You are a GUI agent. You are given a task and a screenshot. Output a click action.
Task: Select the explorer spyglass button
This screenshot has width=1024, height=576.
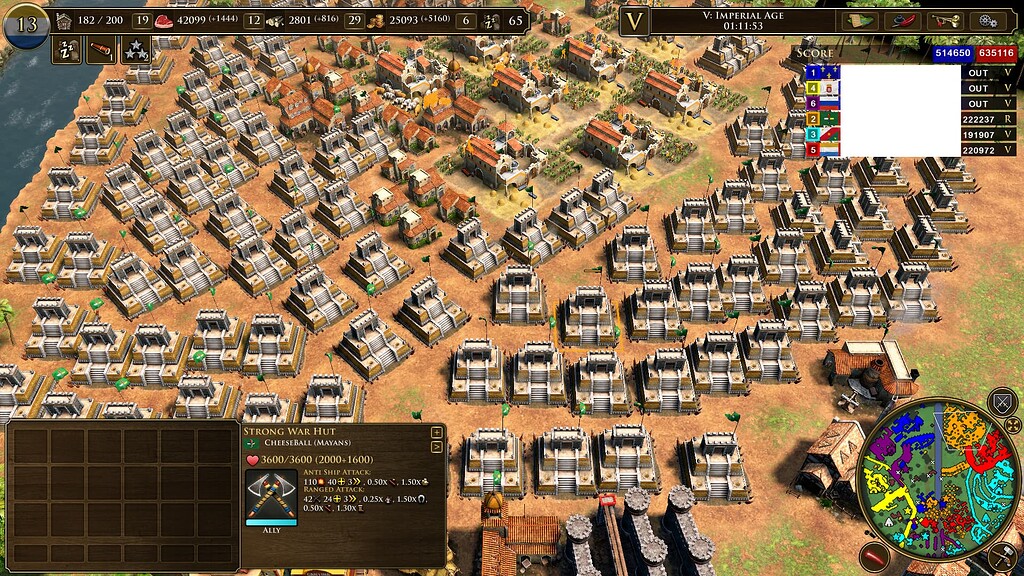(102, 52)
